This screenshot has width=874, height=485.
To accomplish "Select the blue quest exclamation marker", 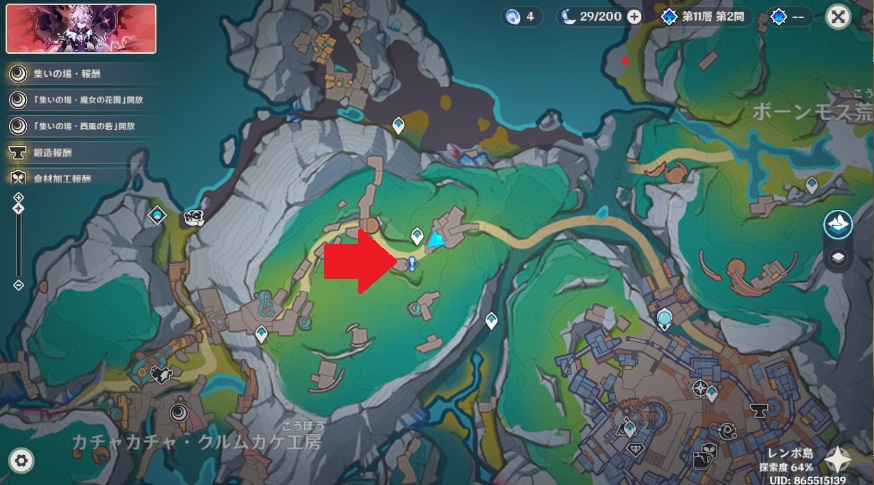I will tap(412, 262).
